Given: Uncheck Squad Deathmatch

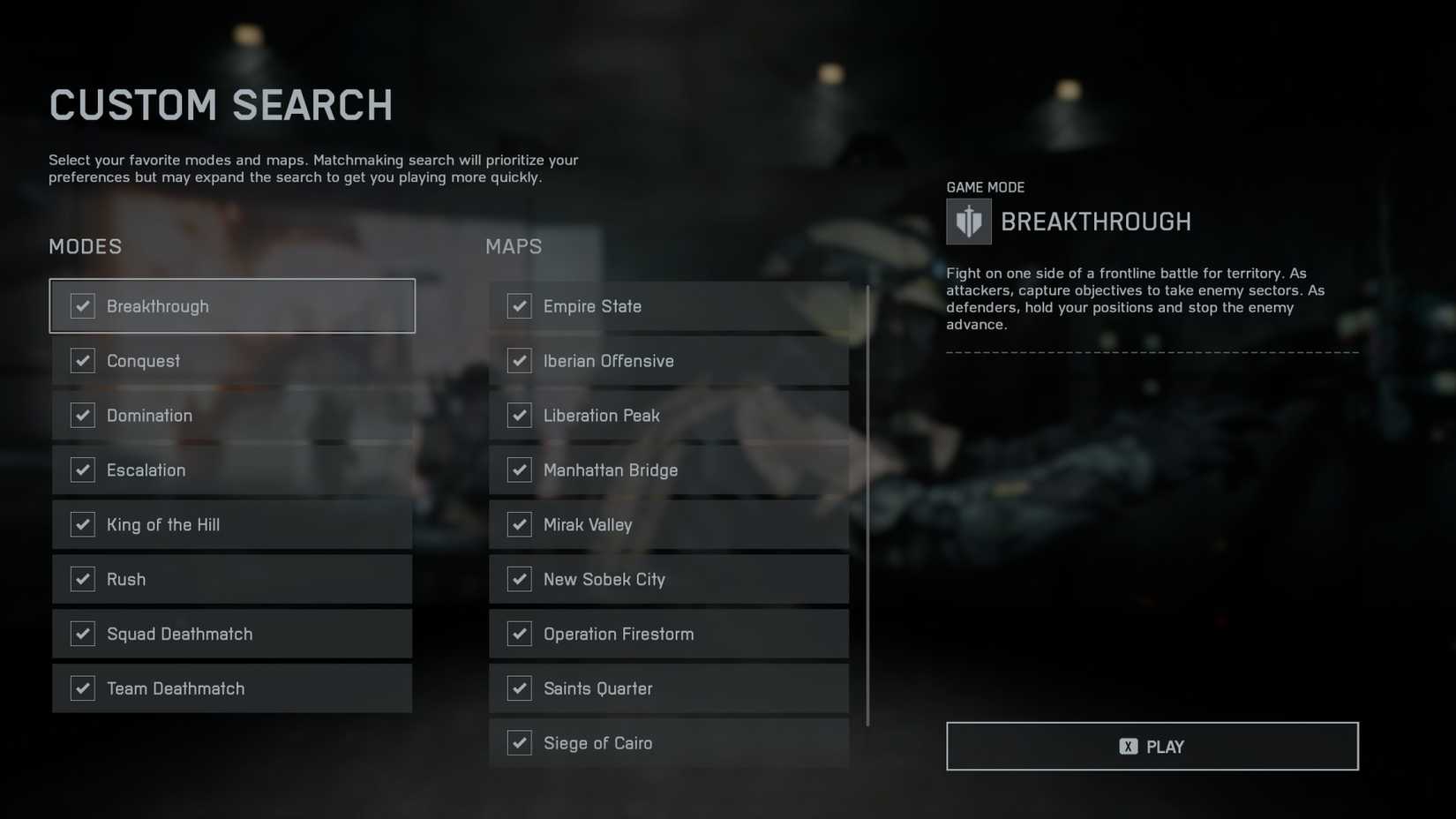Looking at the screenshot, I should tap(82, 634).
